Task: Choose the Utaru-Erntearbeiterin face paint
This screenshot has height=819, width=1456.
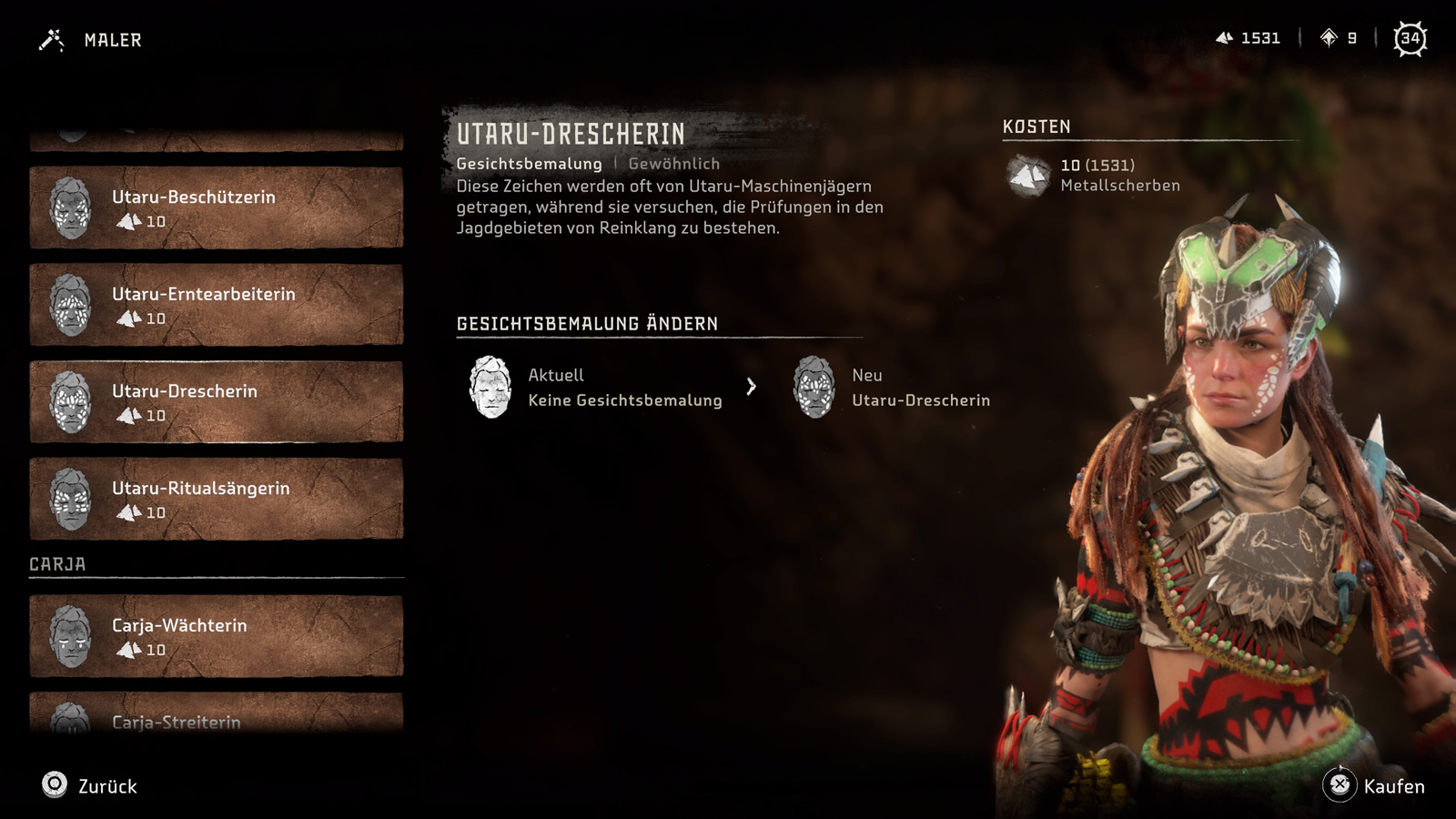Action: 216,305
